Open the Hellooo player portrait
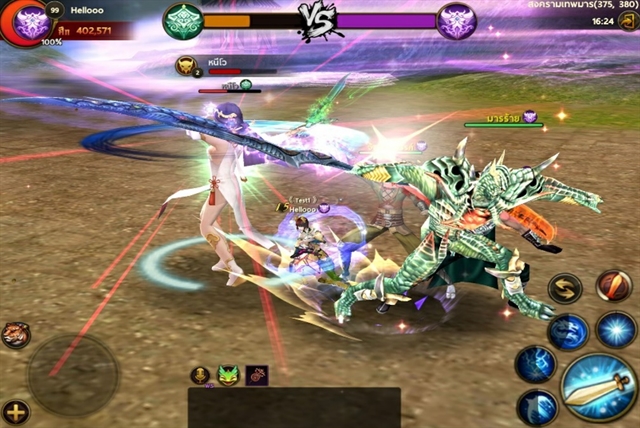 coord(28,22)
